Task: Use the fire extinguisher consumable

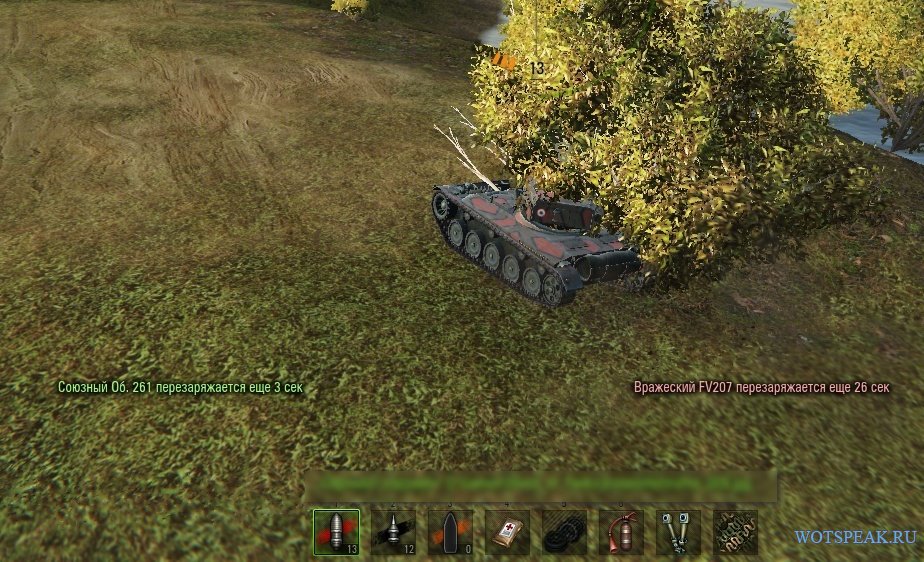Action: point(621,531)
